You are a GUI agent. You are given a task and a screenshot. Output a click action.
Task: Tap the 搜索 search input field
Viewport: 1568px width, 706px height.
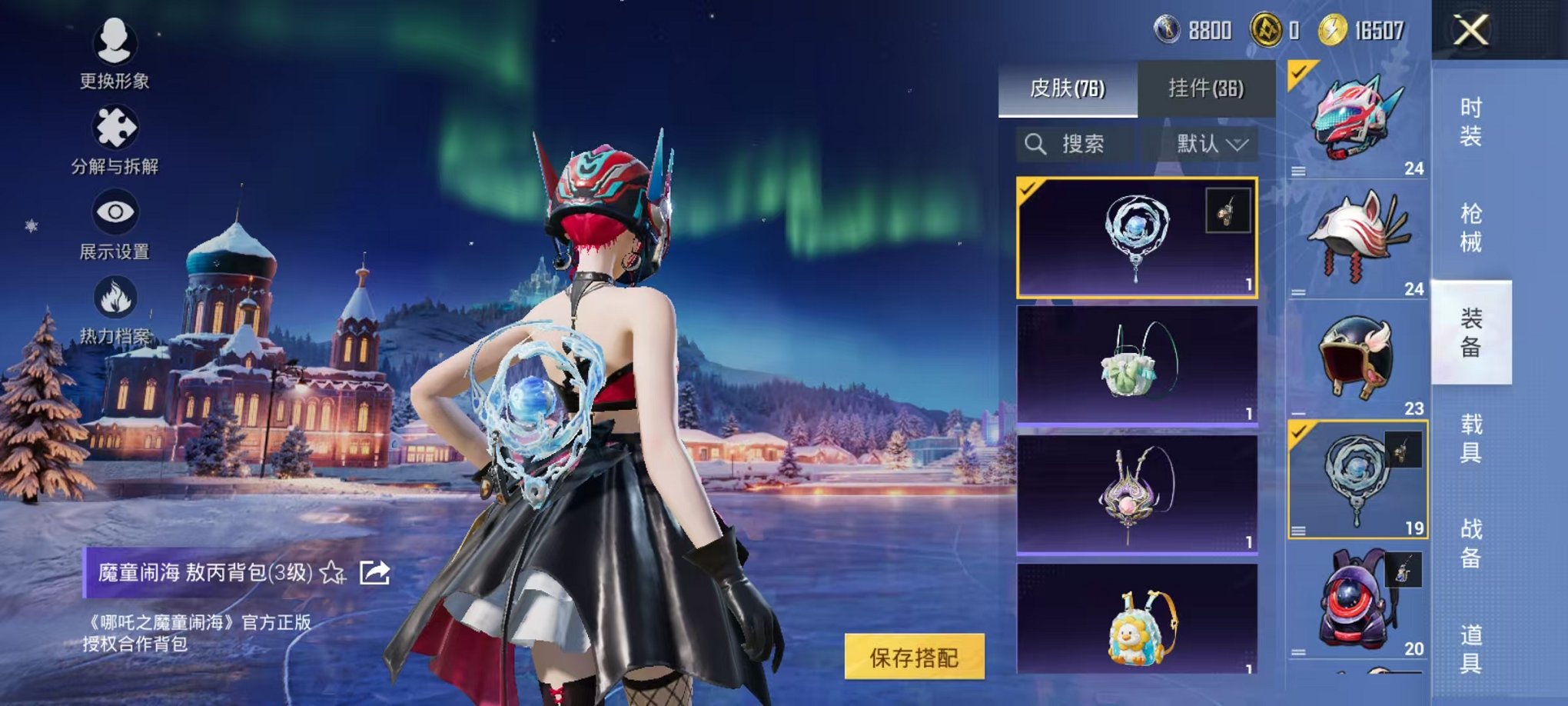[1085, 145]
